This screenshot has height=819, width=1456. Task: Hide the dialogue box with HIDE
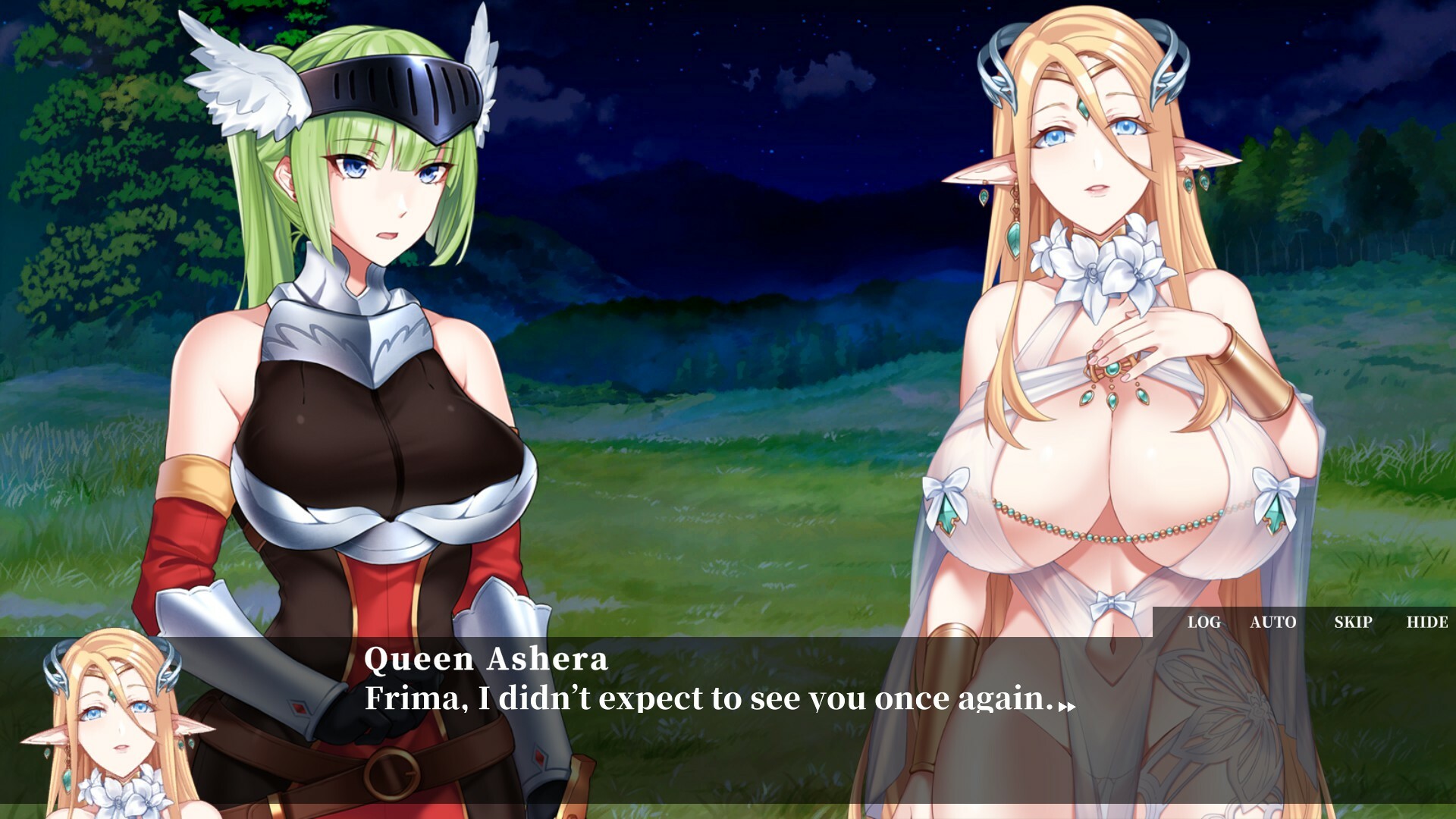click(1426, 623)
